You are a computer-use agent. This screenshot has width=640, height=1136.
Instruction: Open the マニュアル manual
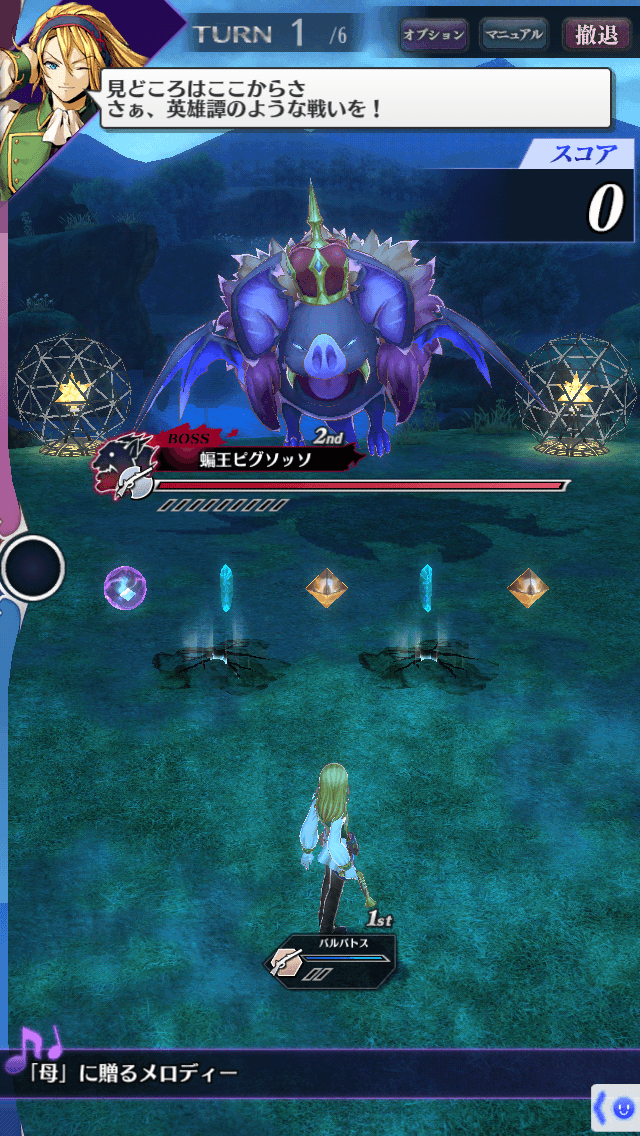[513, 35]
